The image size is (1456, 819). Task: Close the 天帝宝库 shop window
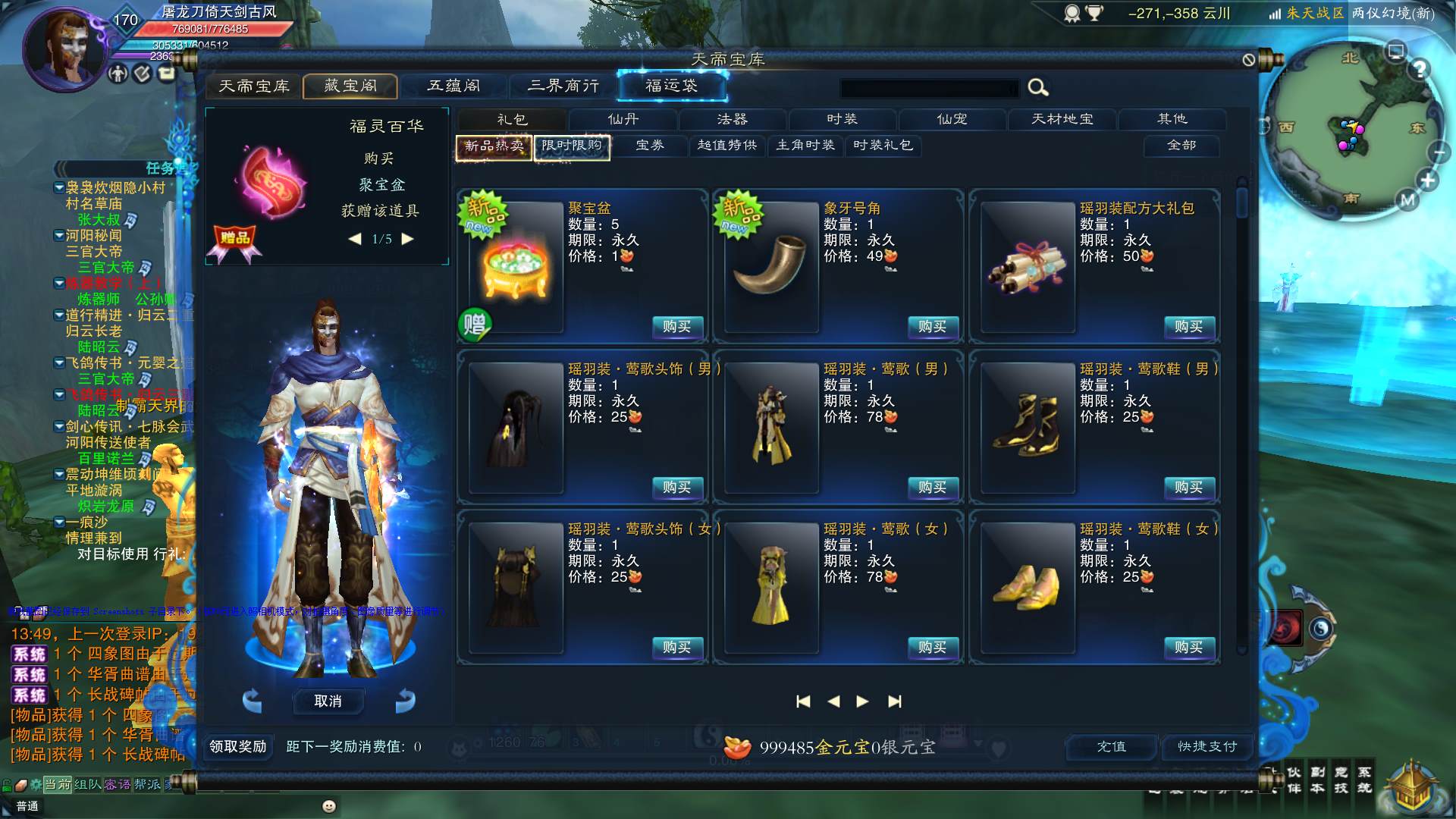(x=1249, y=60)
